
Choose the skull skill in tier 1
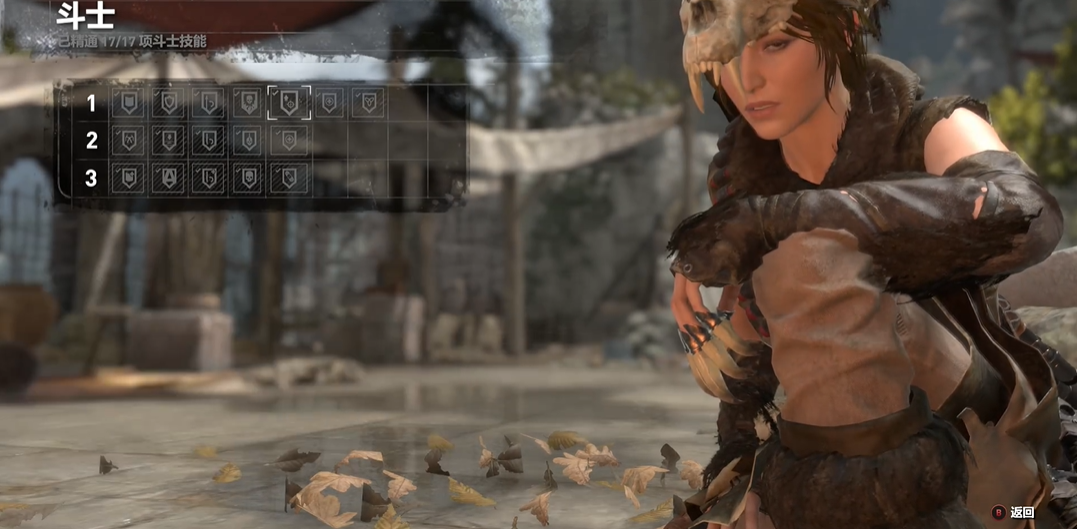pos(248,103)
